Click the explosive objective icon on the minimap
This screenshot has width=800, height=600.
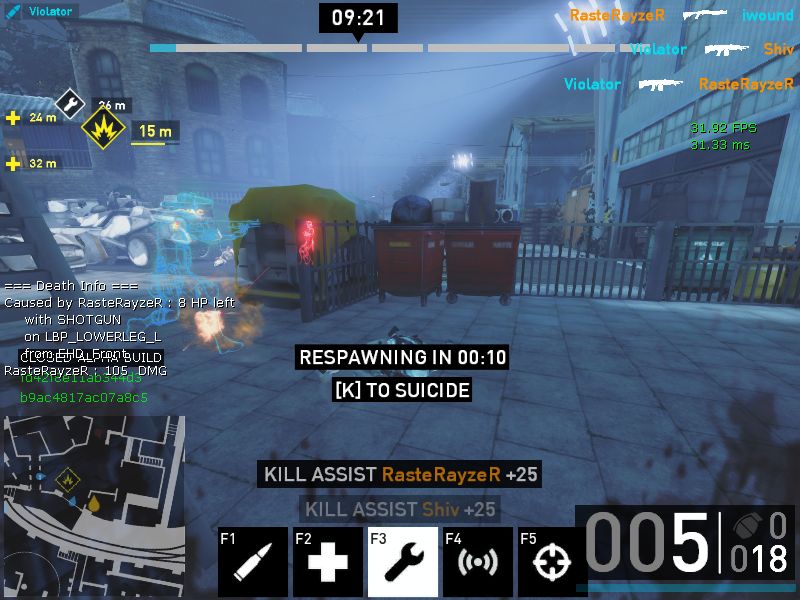coord(68,480)
